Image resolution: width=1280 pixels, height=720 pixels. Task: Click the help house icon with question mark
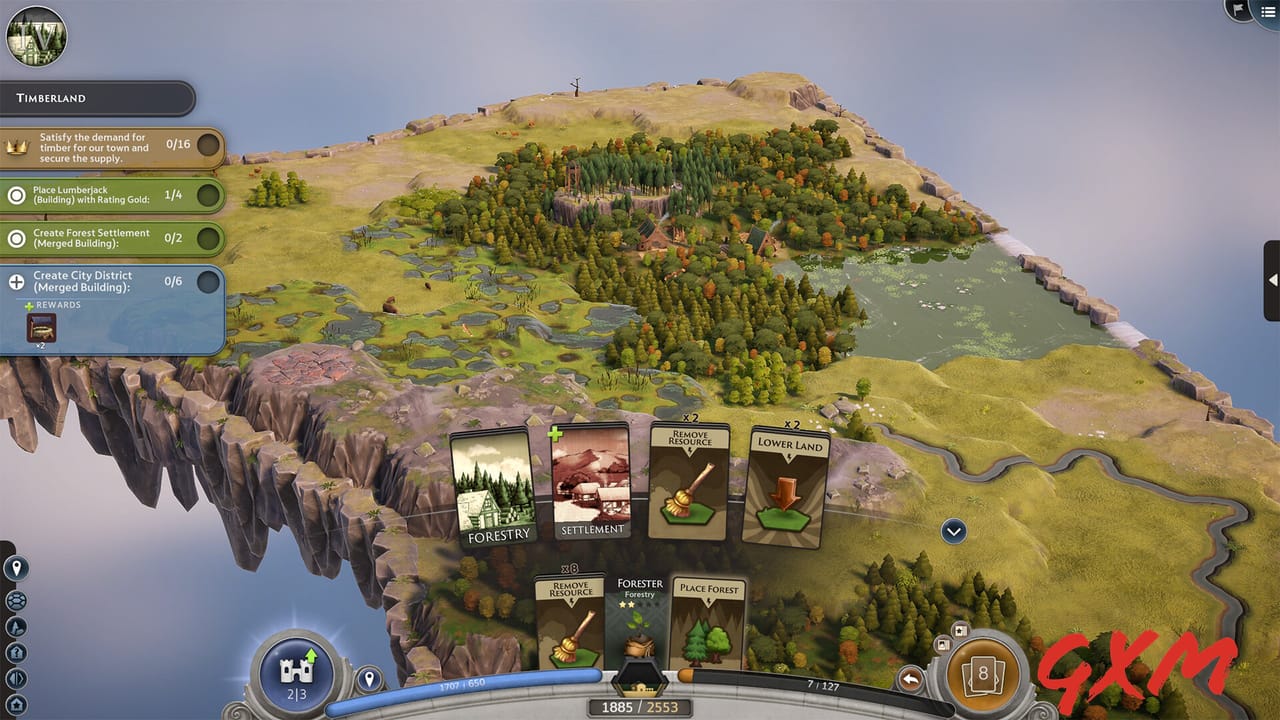coord(15,651)
